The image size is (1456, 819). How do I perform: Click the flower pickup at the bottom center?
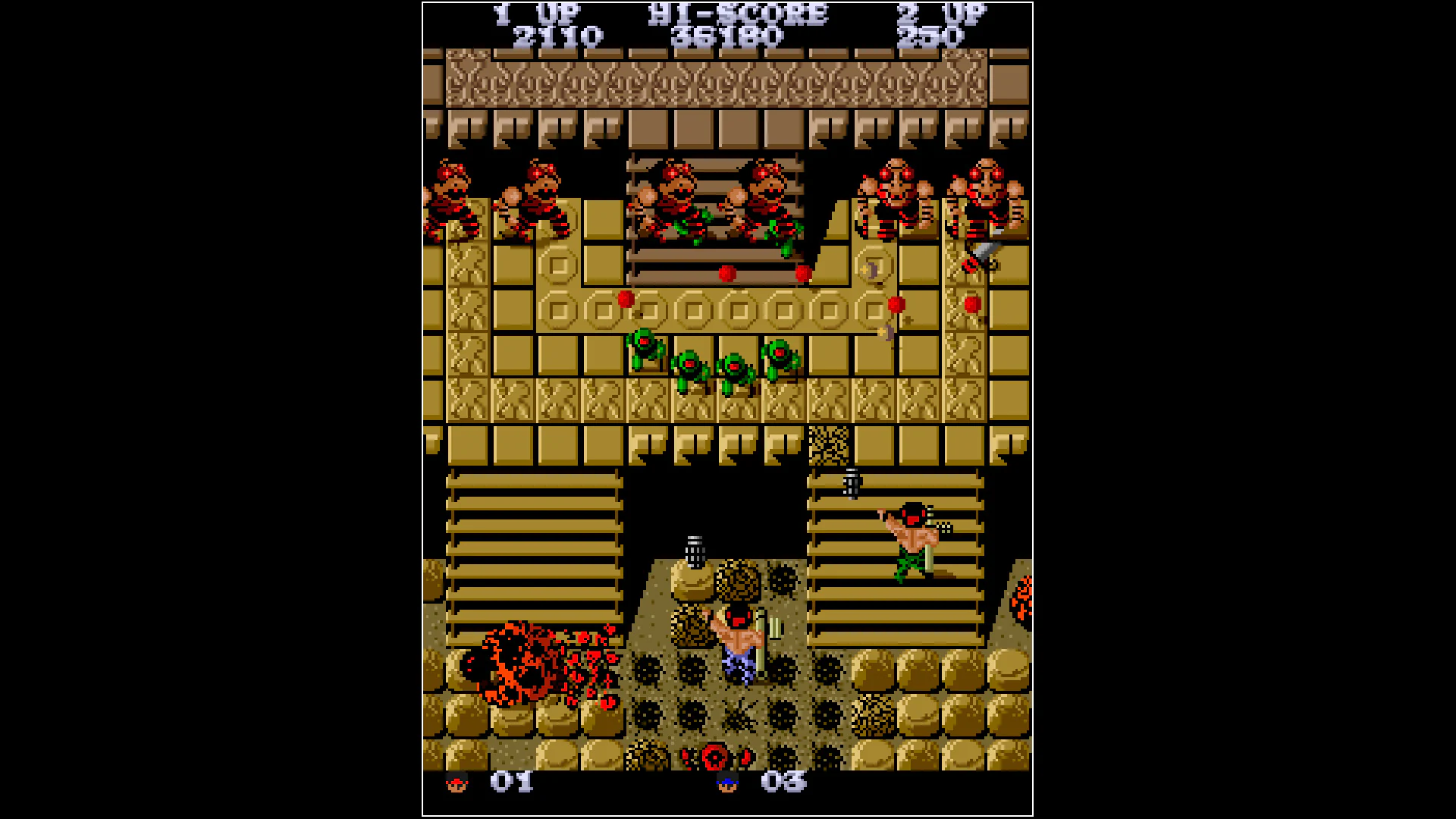(717, 758)
